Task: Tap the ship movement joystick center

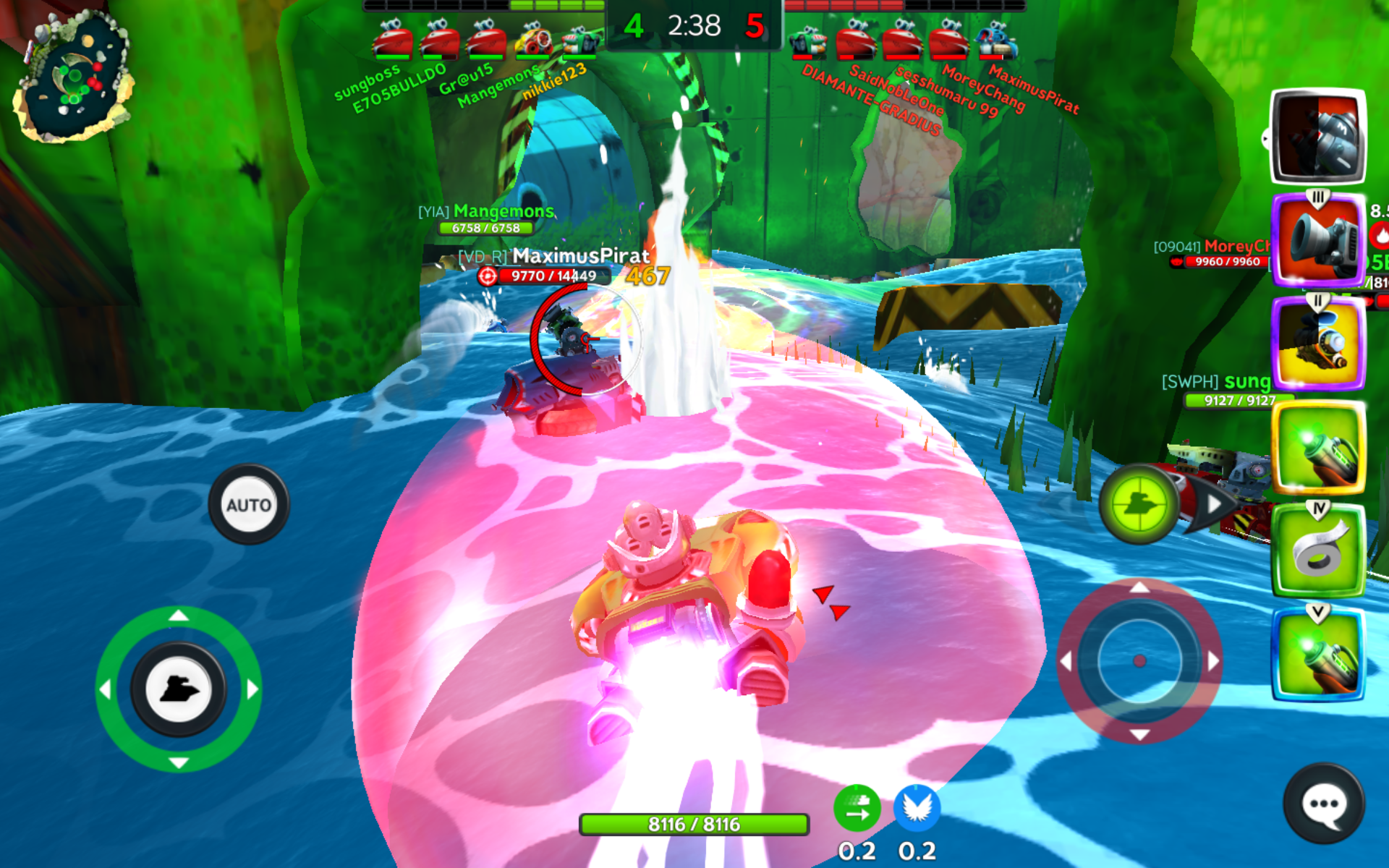Action: tap(178, 689)
